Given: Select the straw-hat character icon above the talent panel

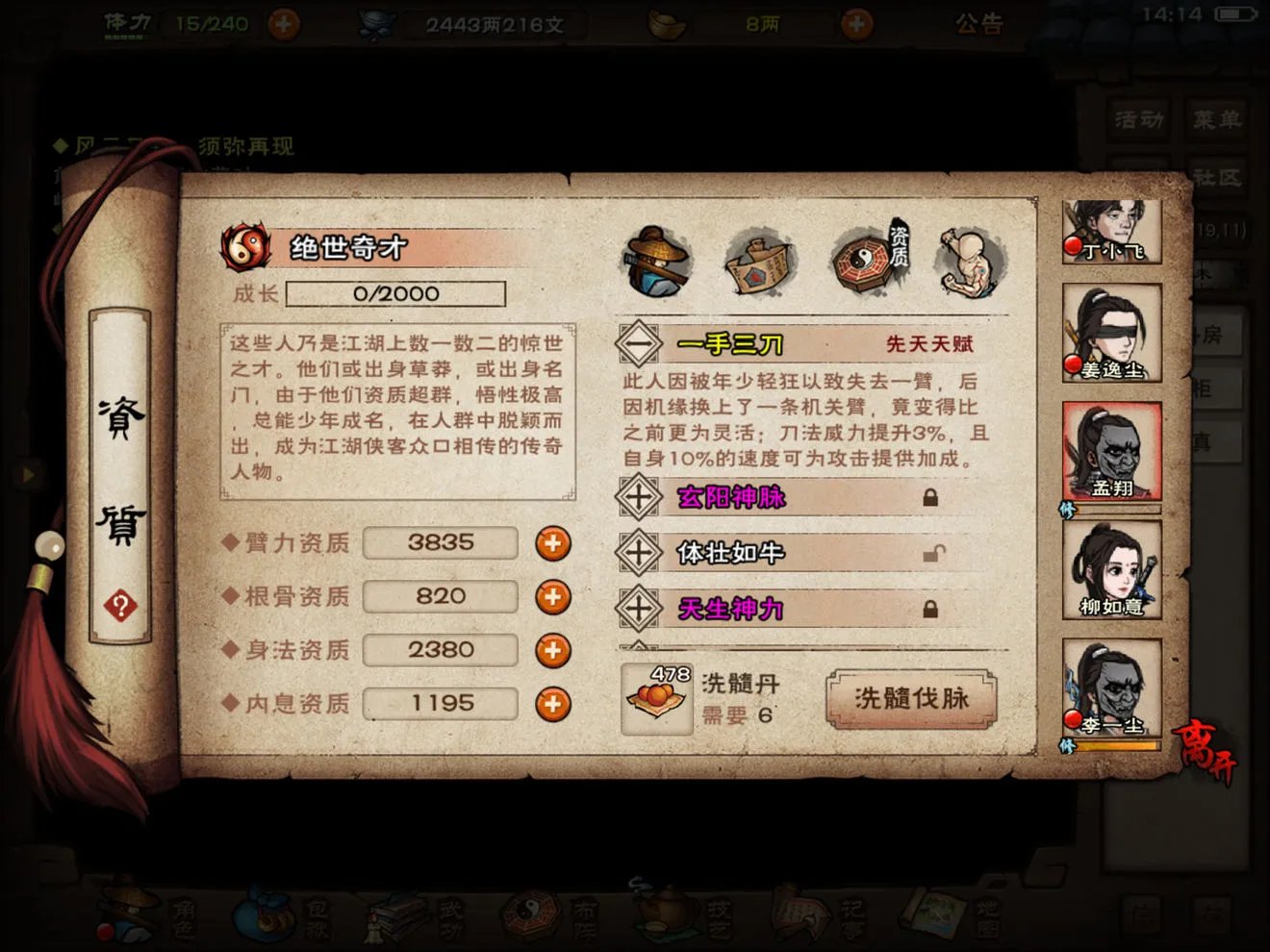Looking at the screenshot, I should click(x=657, y=258).
